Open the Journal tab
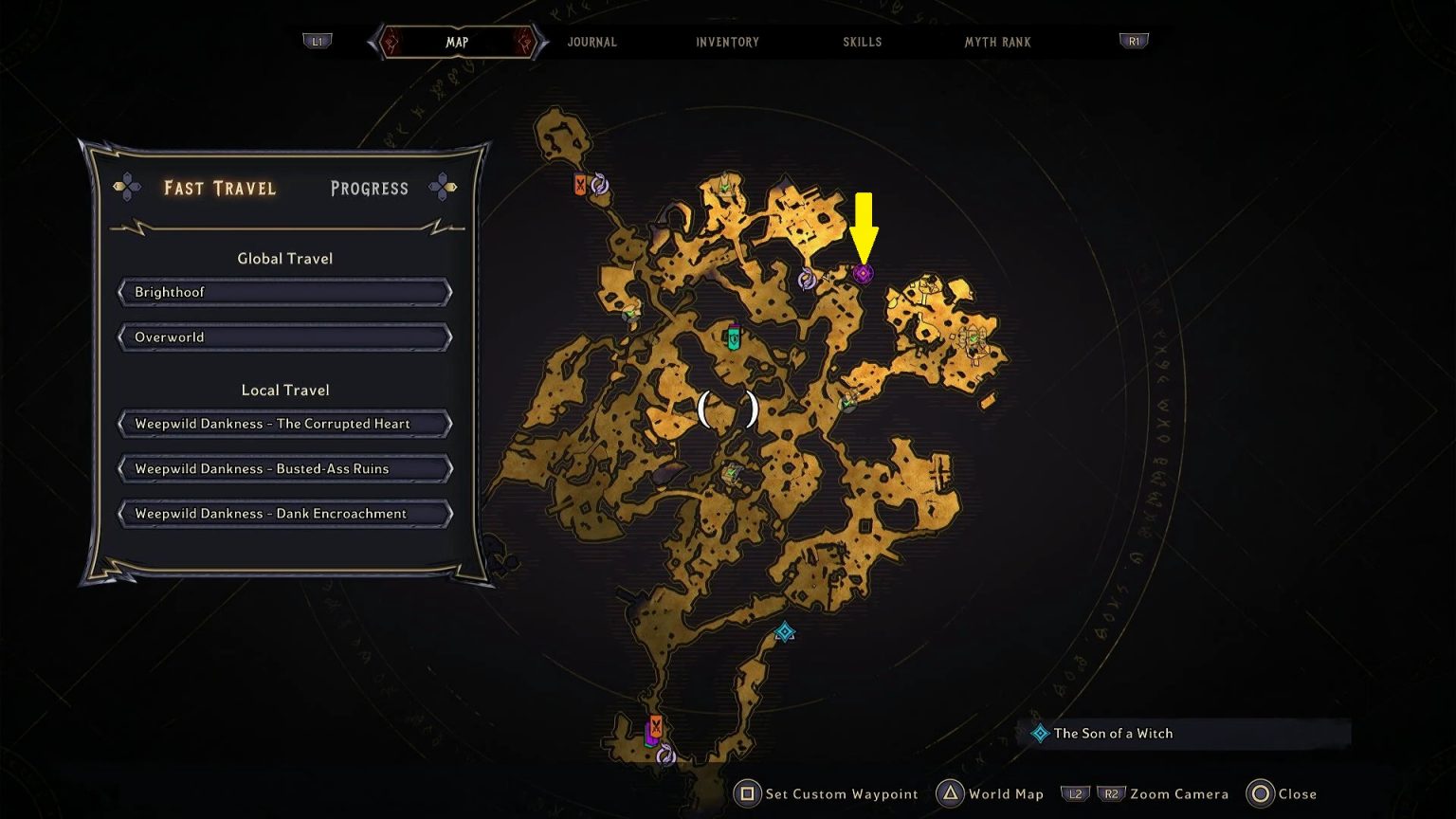The image size is (1456, 819). tap(591, 42)
